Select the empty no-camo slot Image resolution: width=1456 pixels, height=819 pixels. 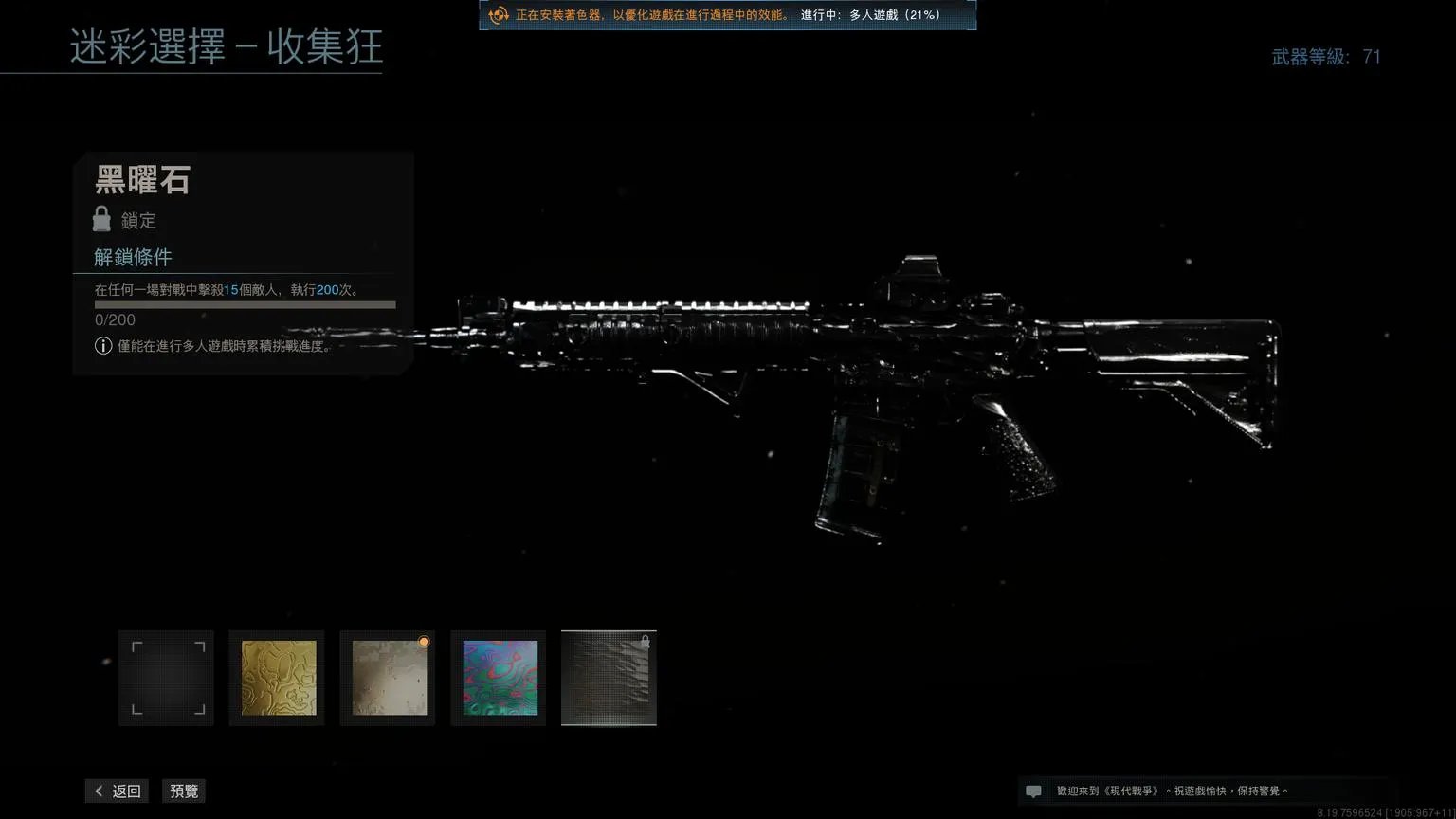point(166,678)
